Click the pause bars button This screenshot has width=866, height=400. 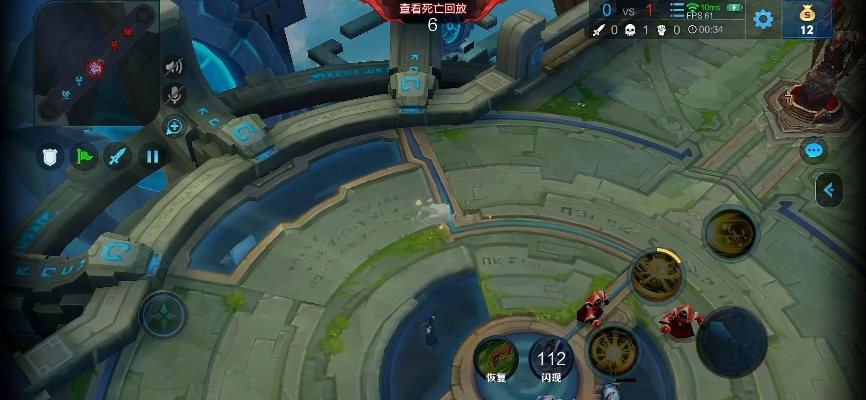tap(152, 156)
